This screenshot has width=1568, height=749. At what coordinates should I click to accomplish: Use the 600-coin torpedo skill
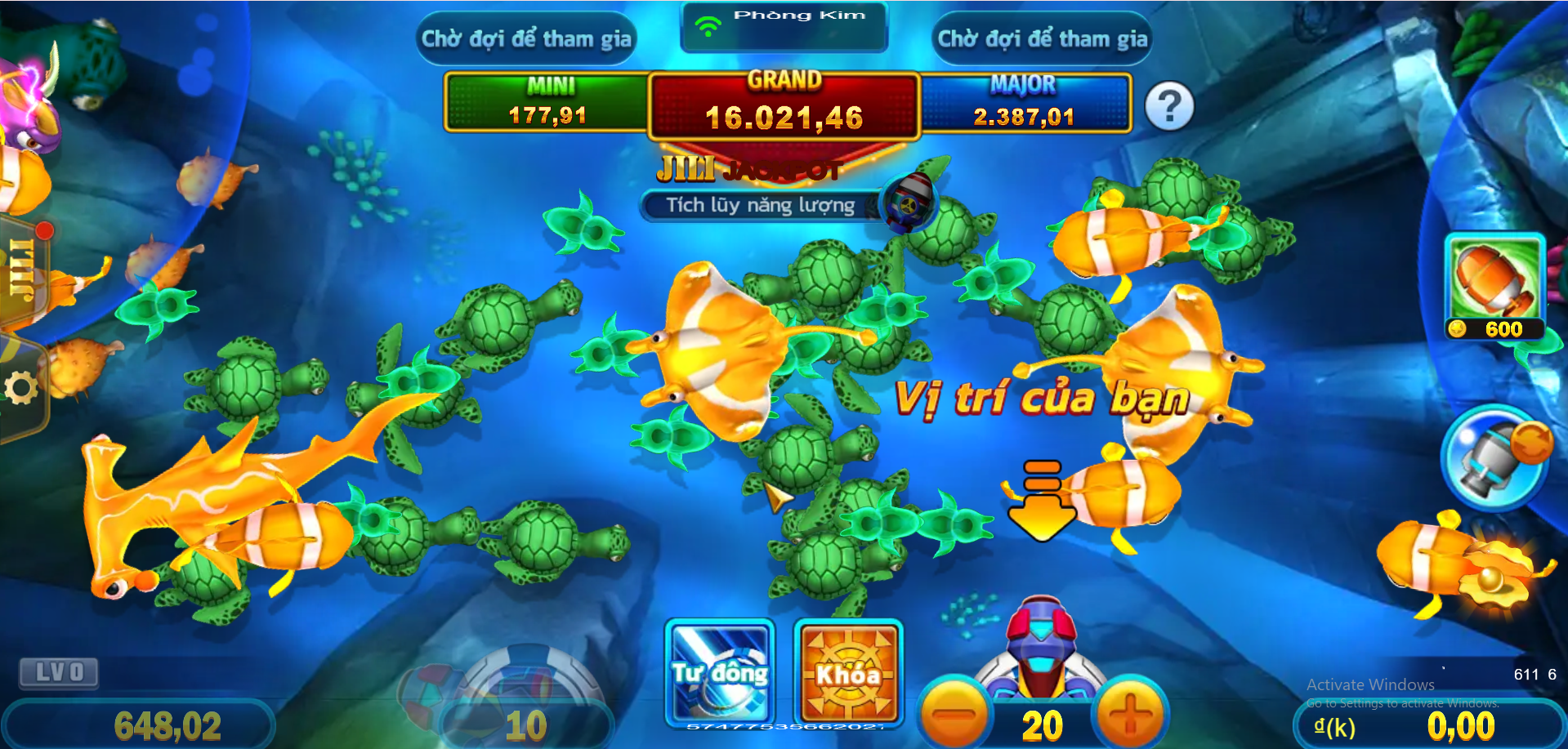1494,286
